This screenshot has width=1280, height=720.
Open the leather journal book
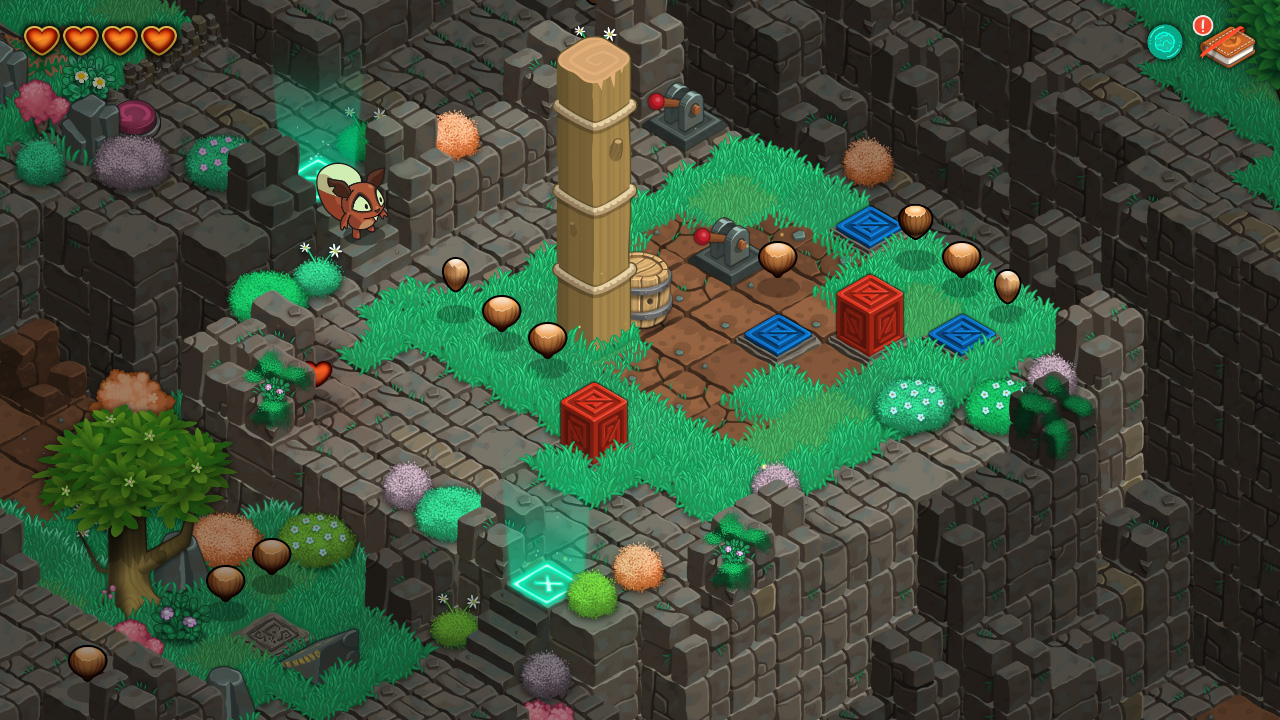click(1229, 45)
